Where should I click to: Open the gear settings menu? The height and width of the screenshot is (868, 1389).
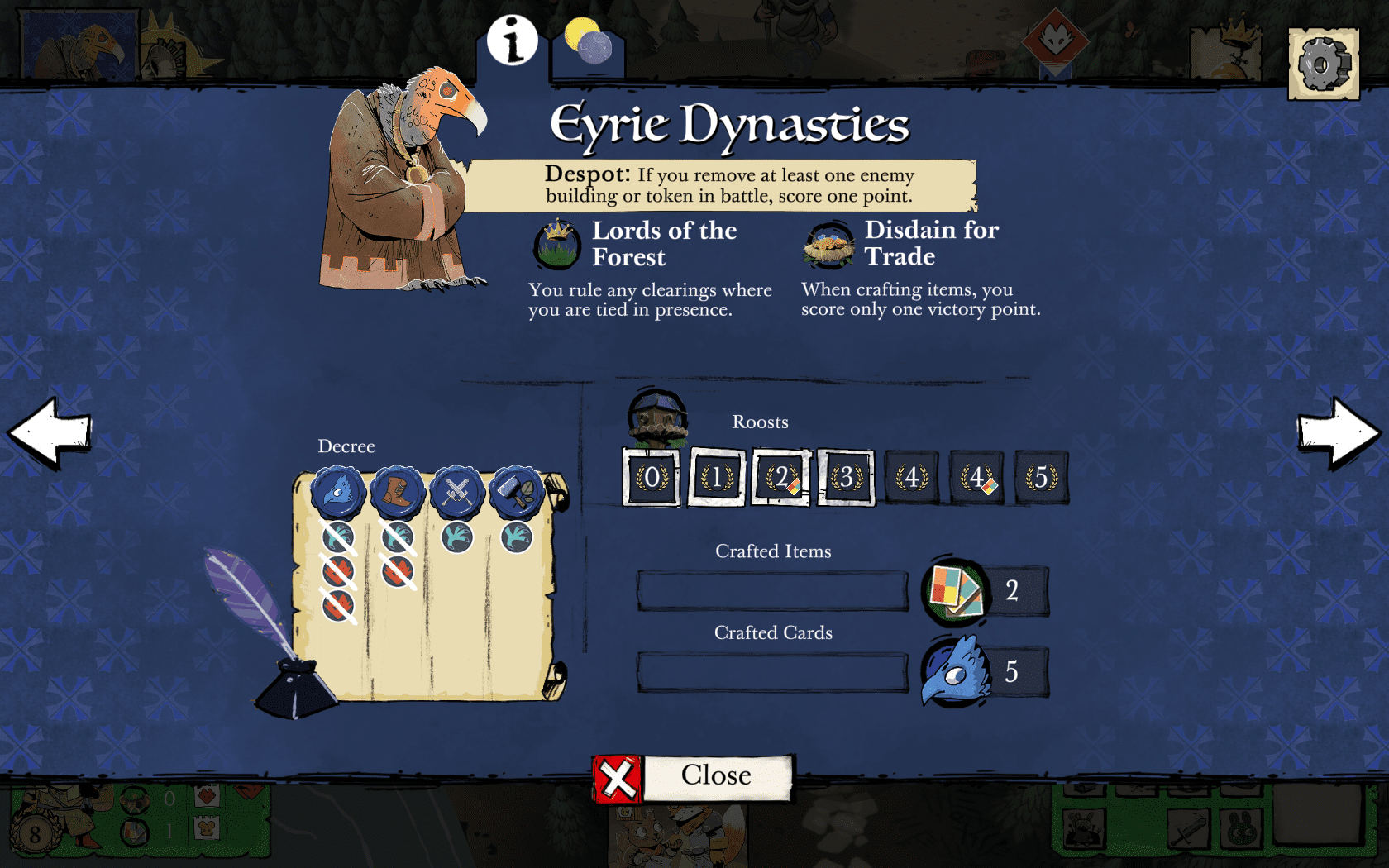coord(1323,64)
